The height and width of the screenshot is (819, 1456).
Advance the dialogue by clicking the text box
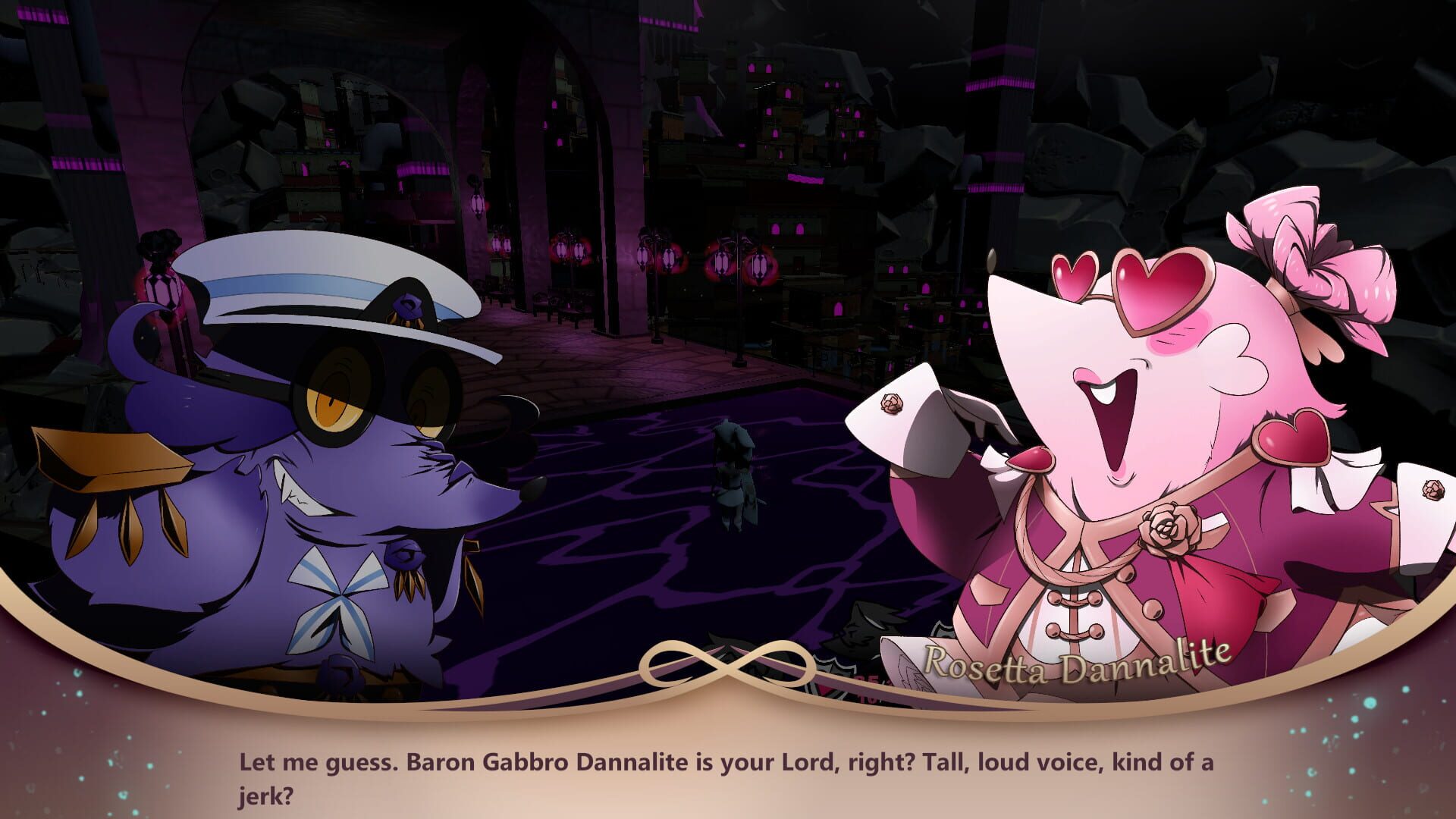coord(728,773)
